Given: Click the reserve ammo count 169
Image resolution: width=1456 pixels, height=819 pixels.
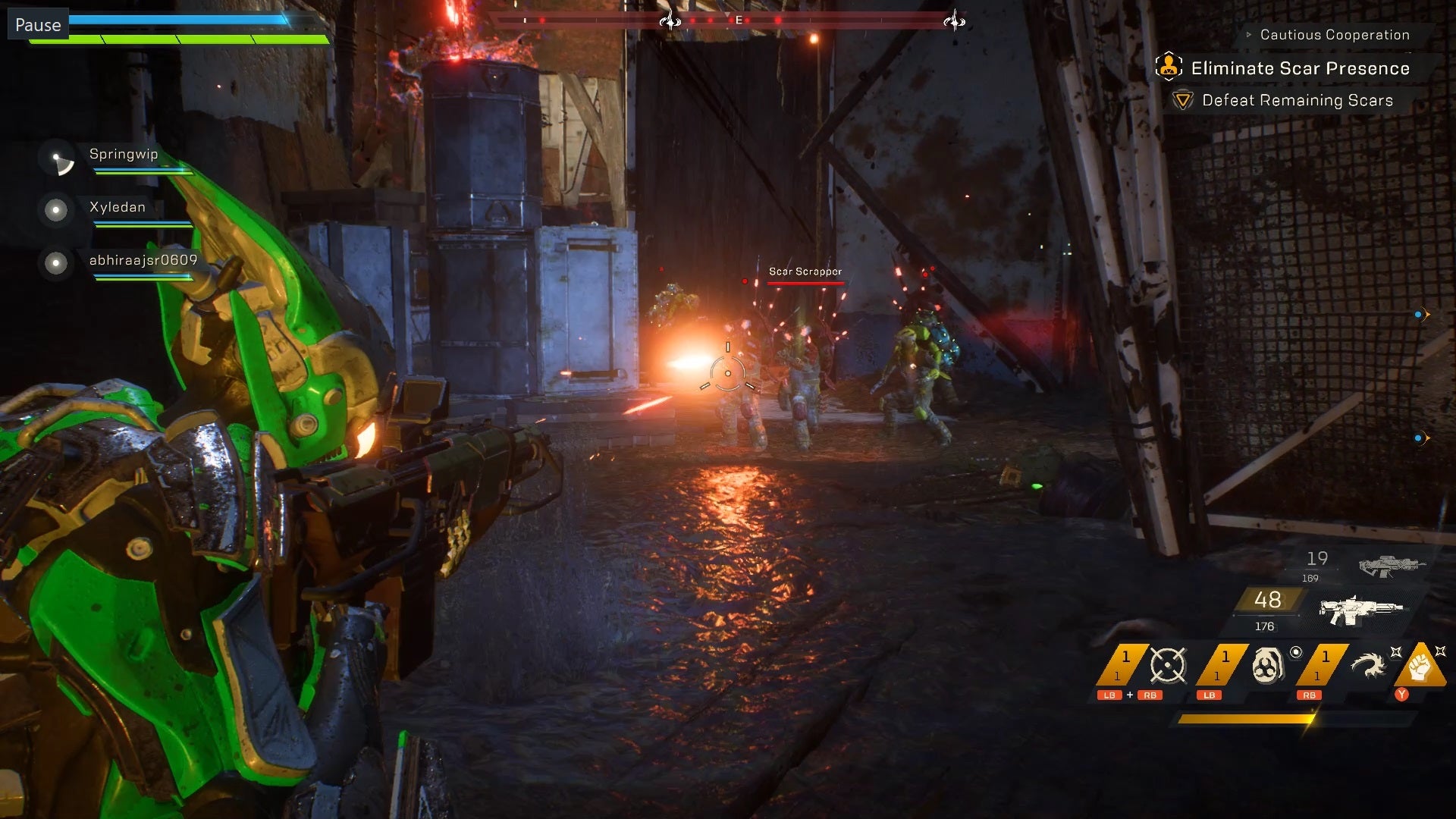Looking at the screenshot, I should pyautogui.click(x=1310, y=578).
